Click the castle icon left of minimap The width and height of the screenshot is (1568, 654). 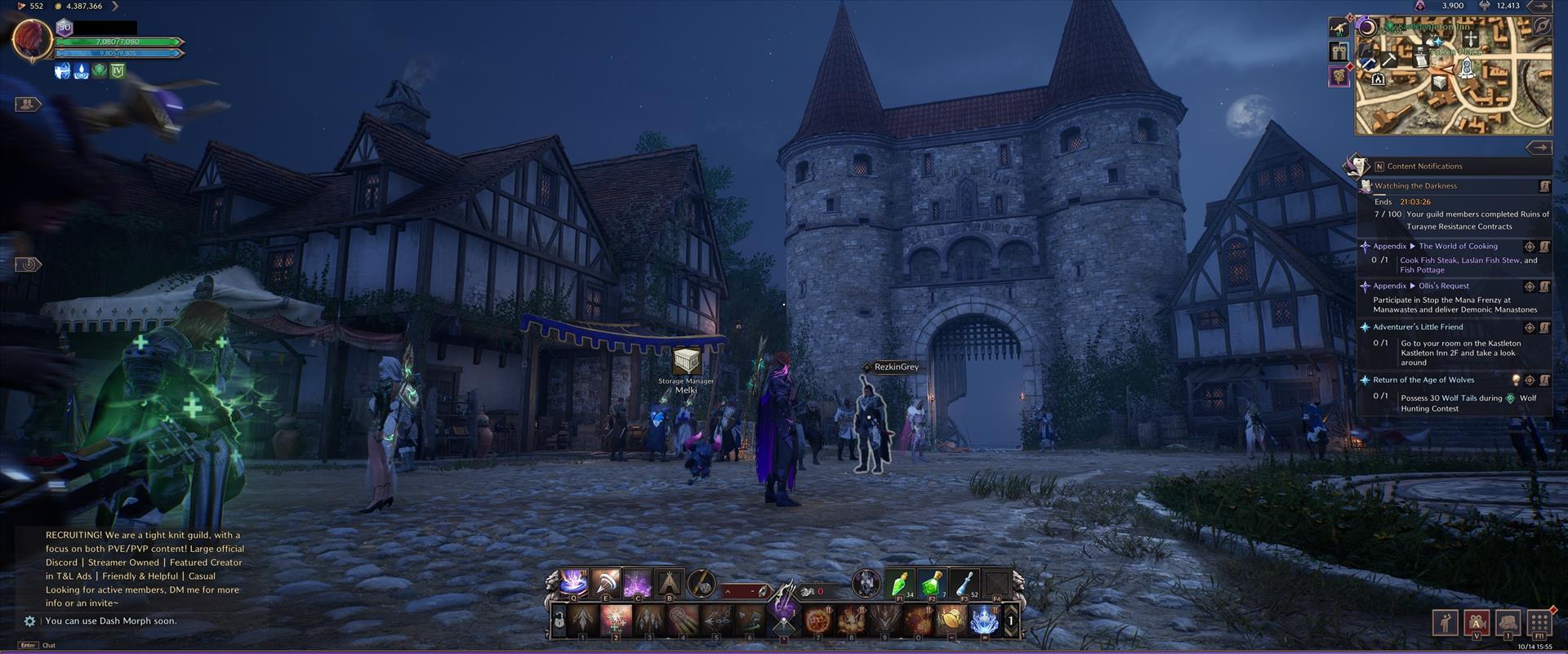coord(1339,52)
